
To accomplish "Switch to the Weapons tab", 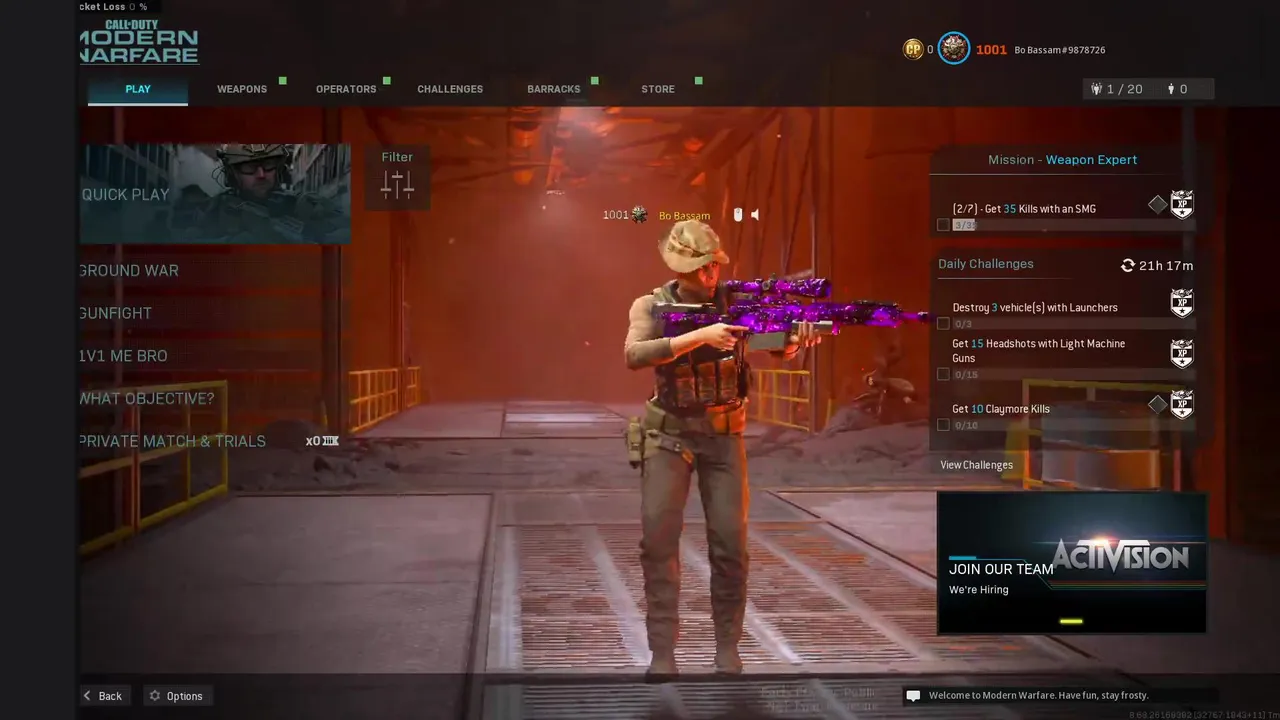I will point(242,89).
